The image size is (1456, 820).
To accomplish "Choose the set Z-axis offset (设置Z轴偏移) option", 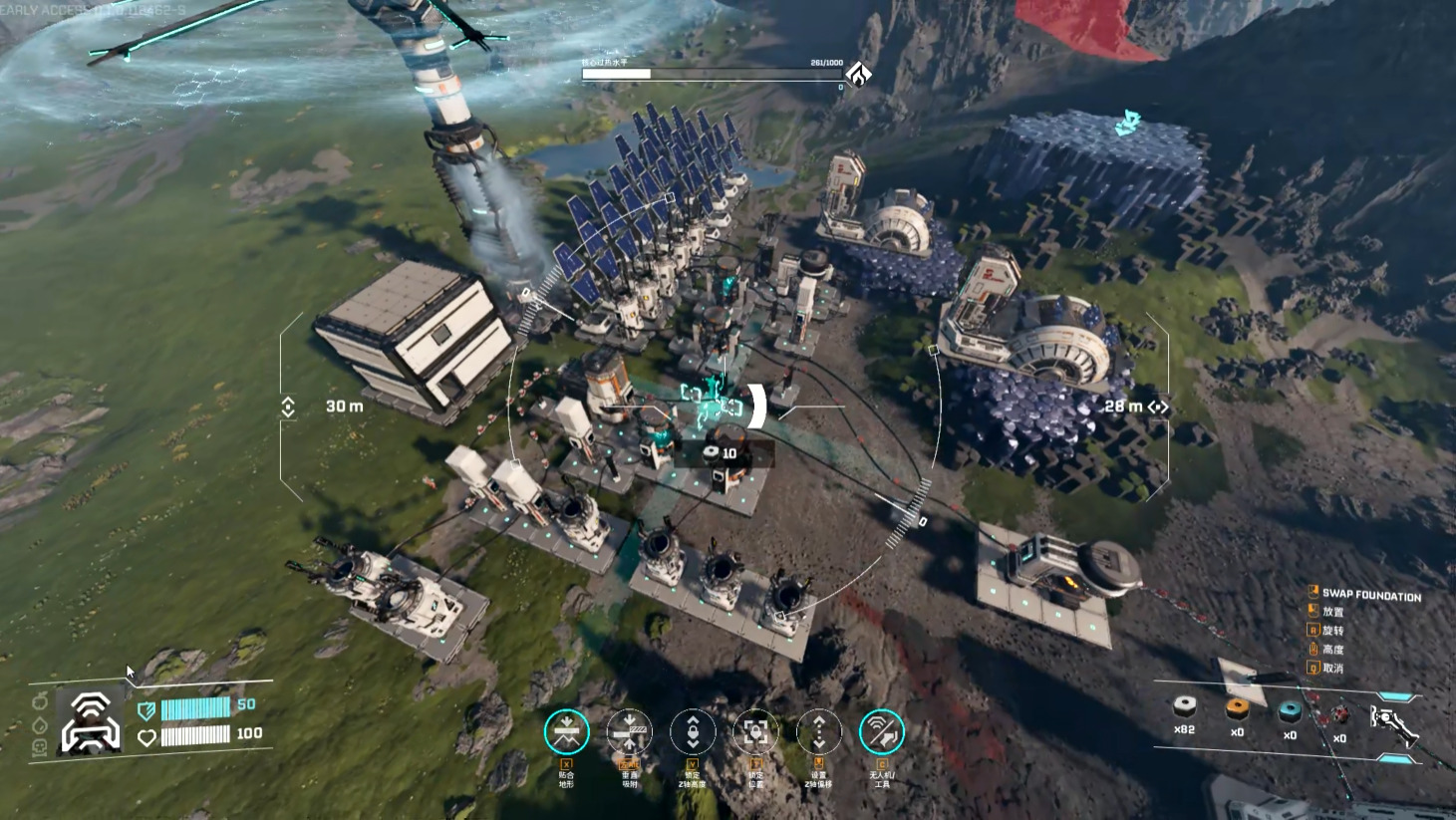I will tap(818, 732).
